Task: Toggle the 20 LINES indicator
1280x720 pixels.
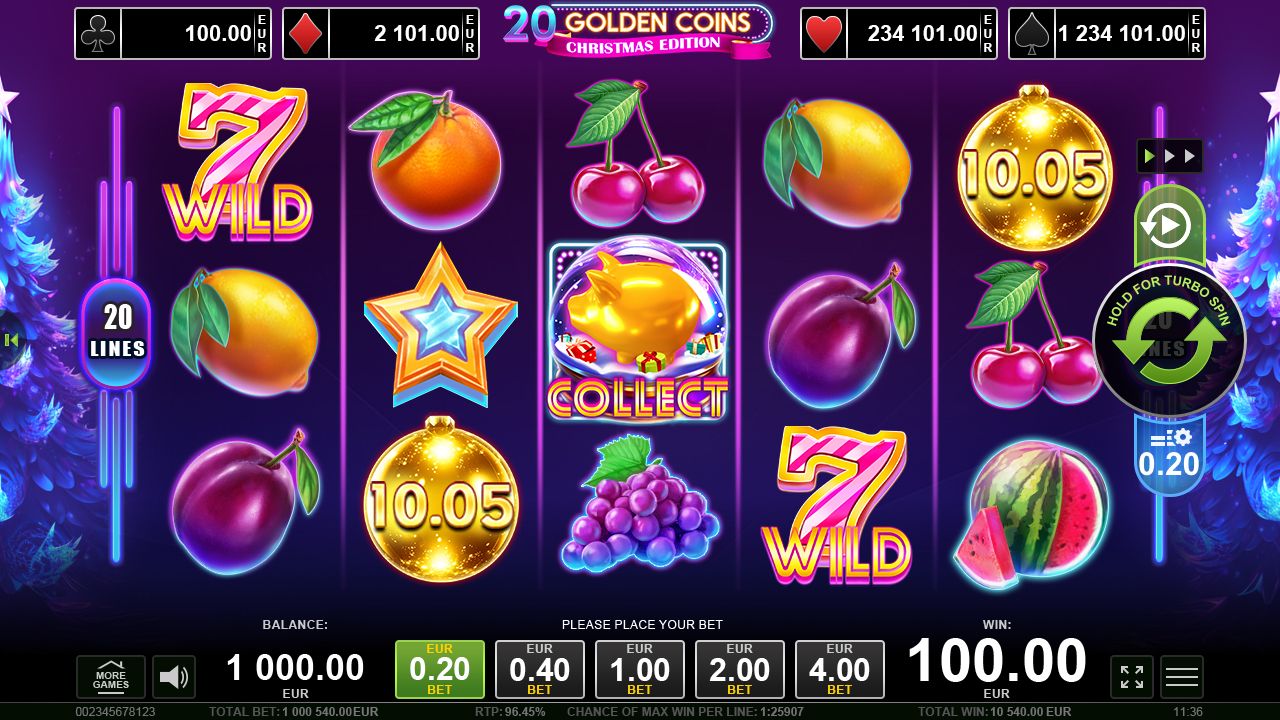Action: coord(117,332)
